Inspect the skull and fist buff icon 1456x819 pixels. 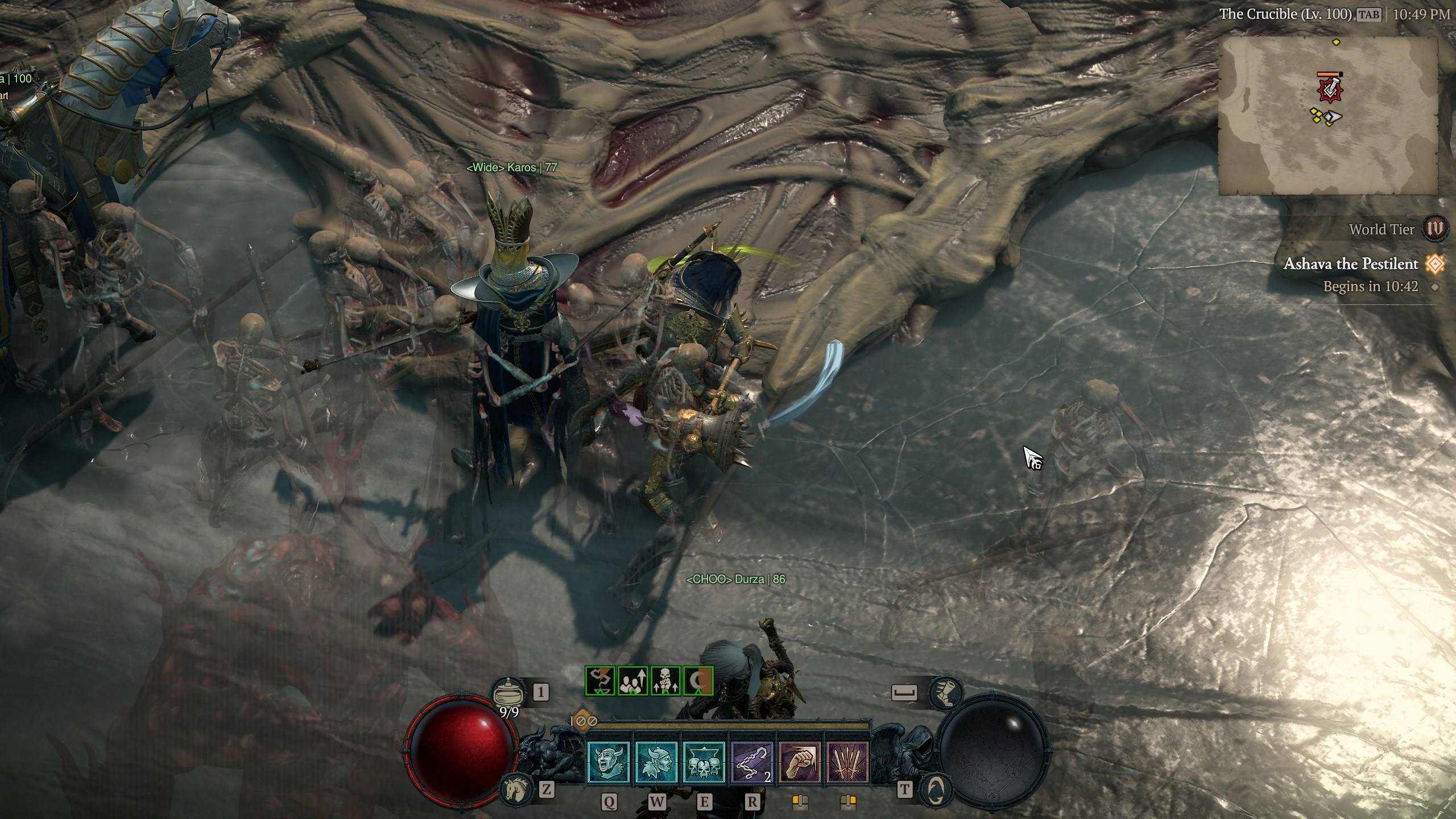point(665,681)
